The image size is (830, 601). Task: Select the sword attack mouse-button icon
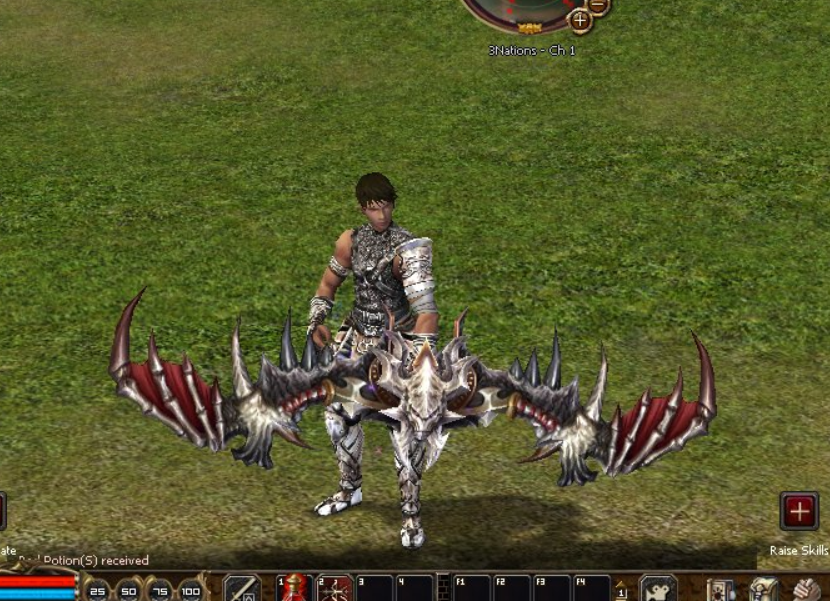click(x=242, y=588)
